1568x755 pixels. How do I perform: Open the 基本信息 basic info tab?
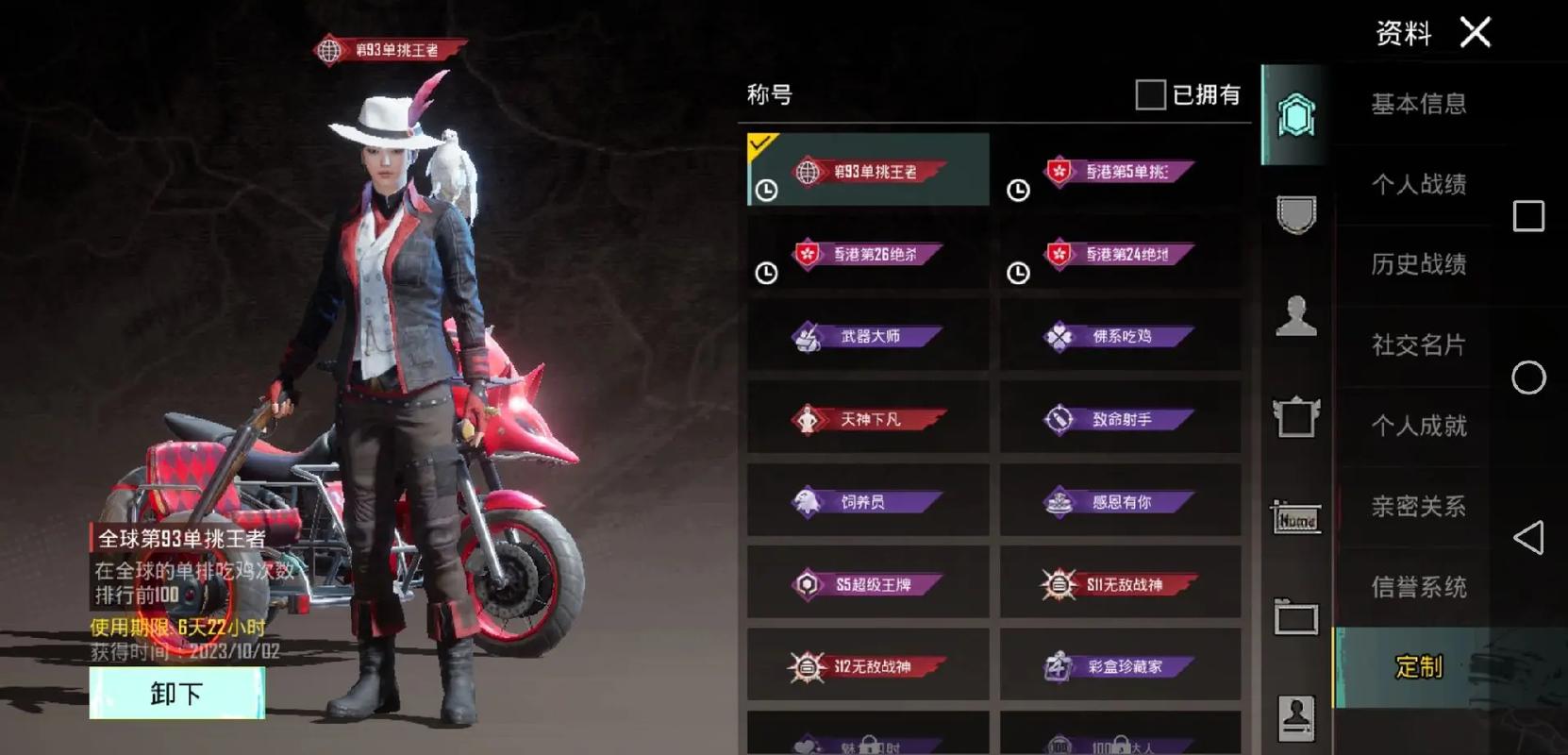click(1418, 104)
